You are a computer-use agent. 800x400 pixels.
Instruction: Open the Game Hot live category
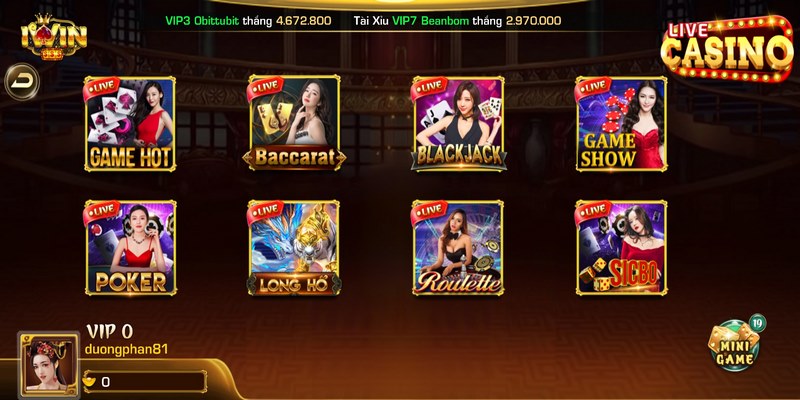click(x=130, y=123)
